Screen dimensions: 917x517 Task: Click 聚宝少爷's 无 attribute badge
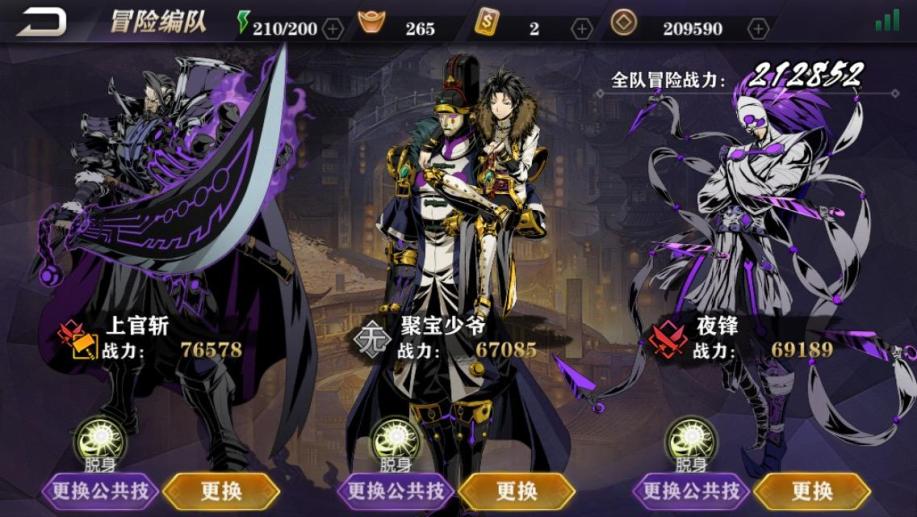pos(373,339)
